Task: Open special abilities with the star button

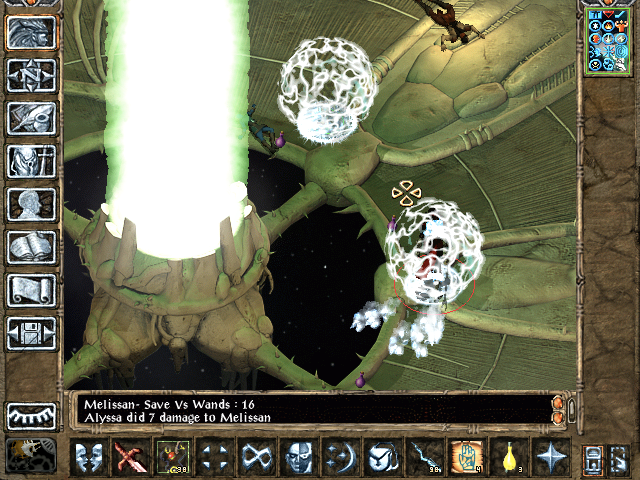Action: click(x=551, y=457)
